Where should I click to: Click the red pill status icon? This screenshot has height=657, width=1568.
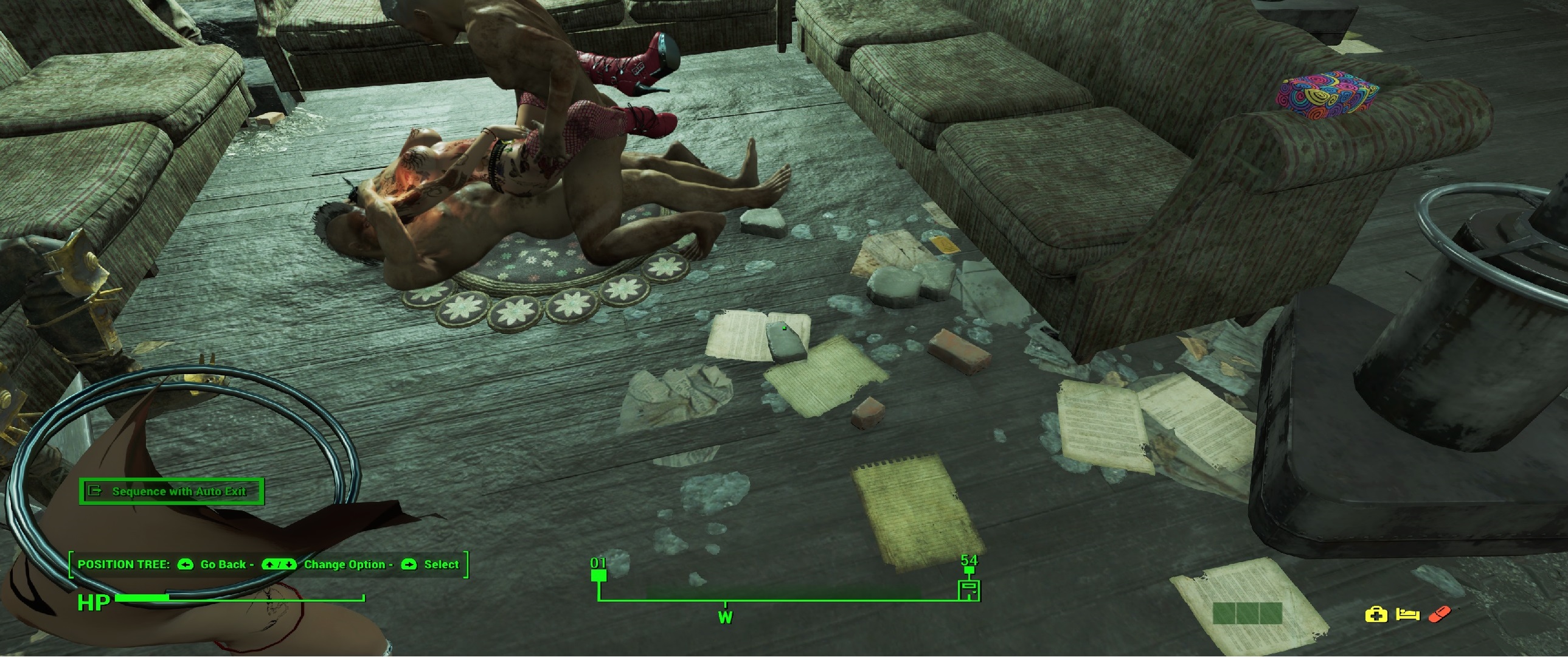click(1439, 614)
